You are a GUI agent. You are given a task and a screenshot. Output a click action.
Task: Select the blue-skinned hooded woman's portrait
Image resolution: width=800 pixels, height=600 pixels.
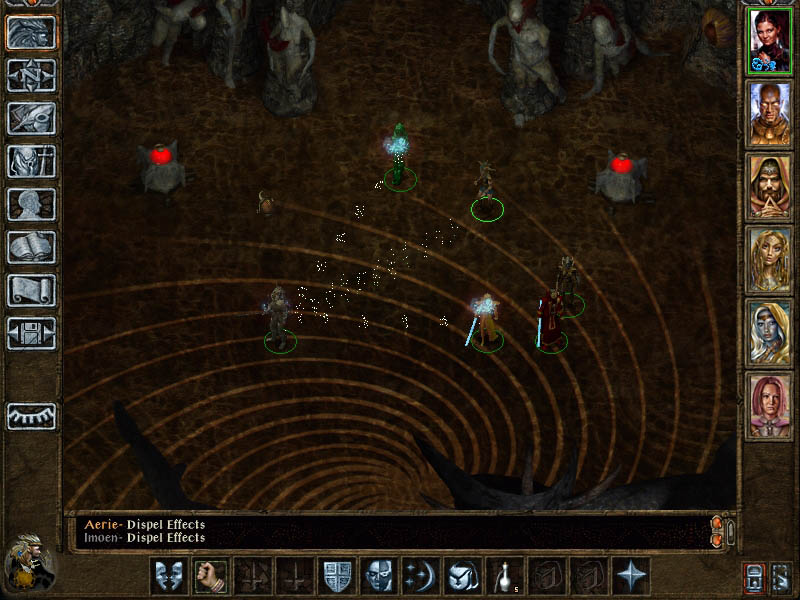point(770,333)
